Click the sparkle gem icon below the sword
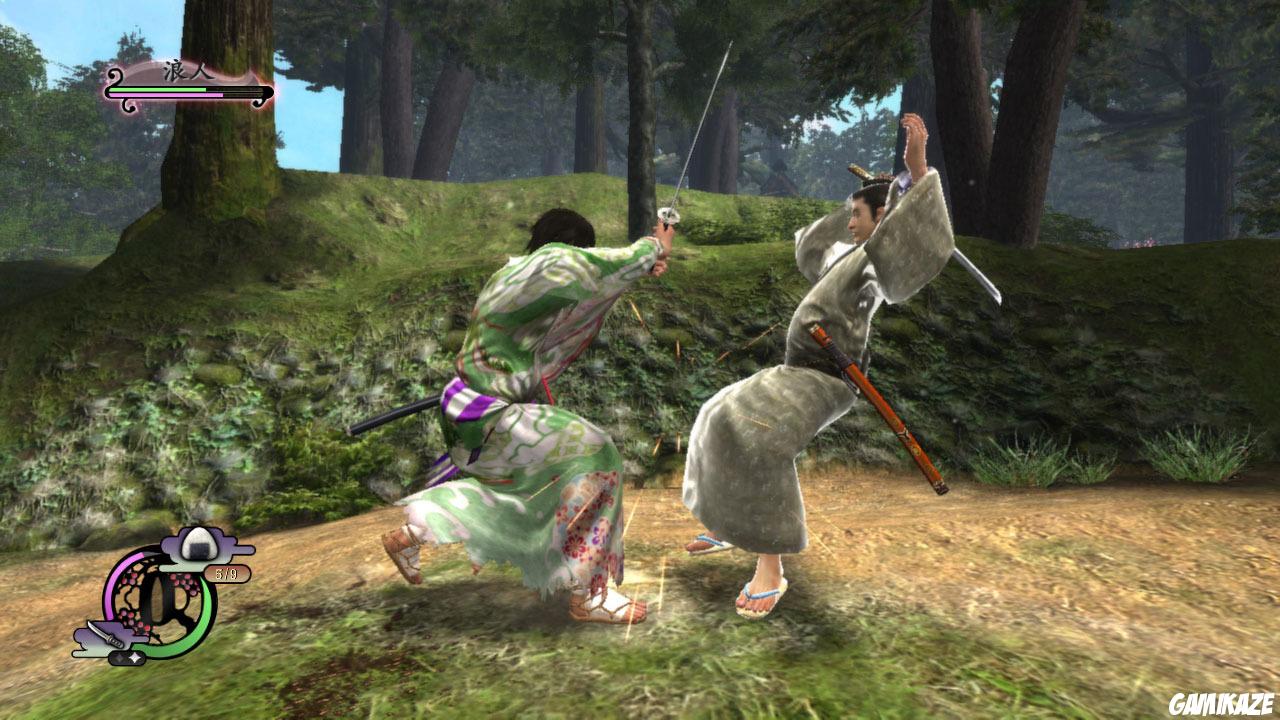This screenshot has width=1280, height=720. (x=135, y=656)
